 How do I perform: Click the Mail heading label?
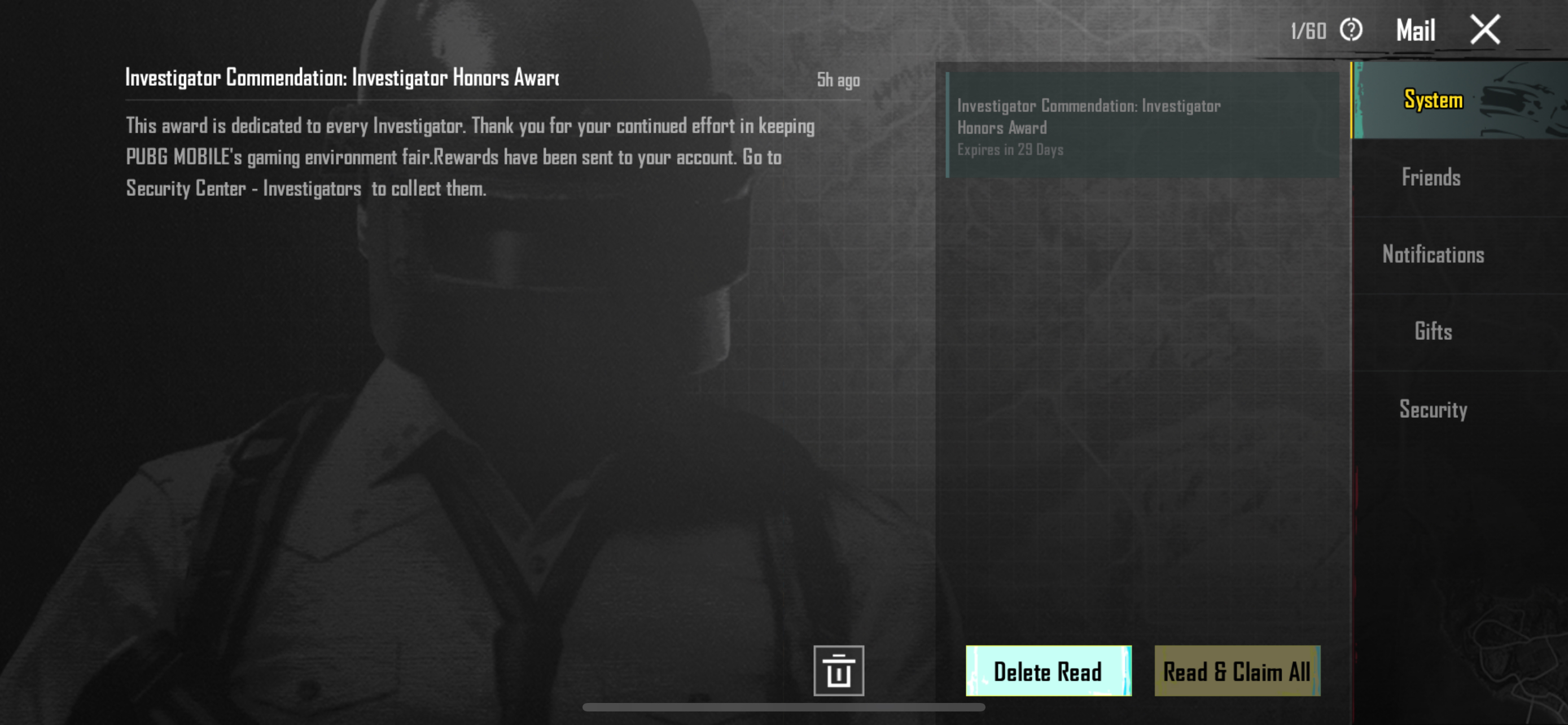[x=1415, y=28]
